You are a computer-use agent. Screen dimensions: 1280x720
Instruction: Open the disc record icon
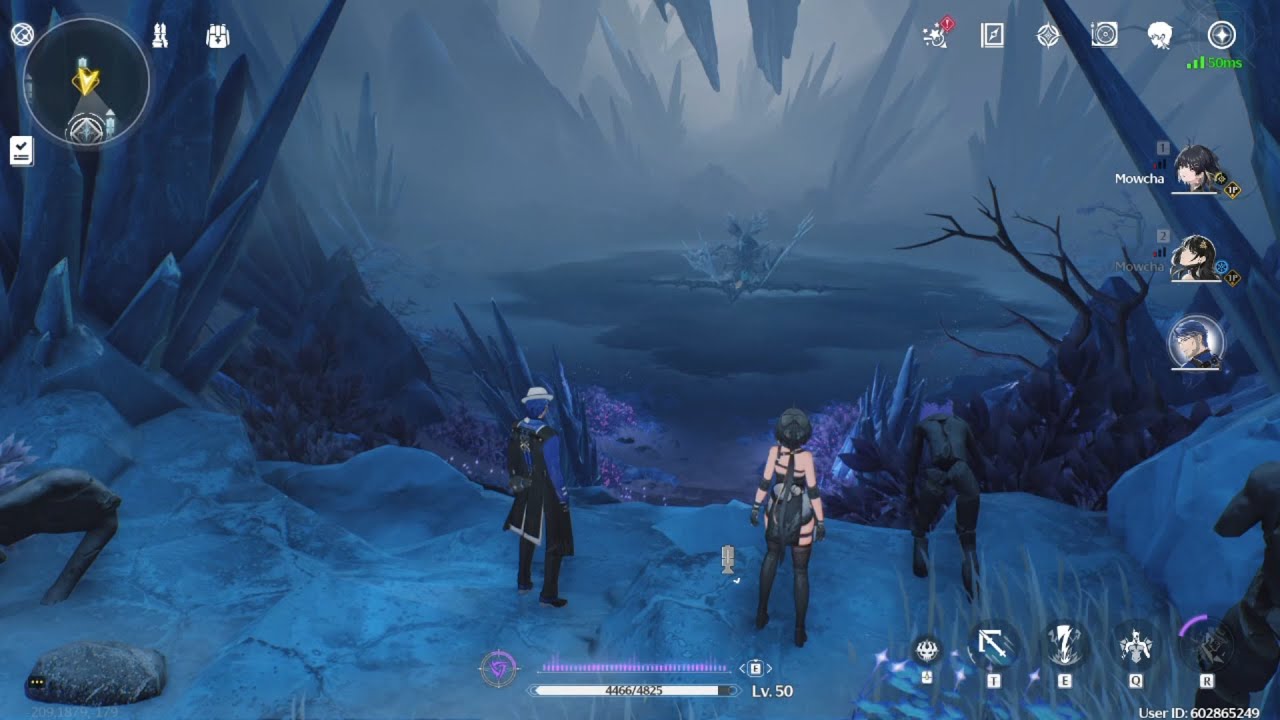[x=1104, y=36]
